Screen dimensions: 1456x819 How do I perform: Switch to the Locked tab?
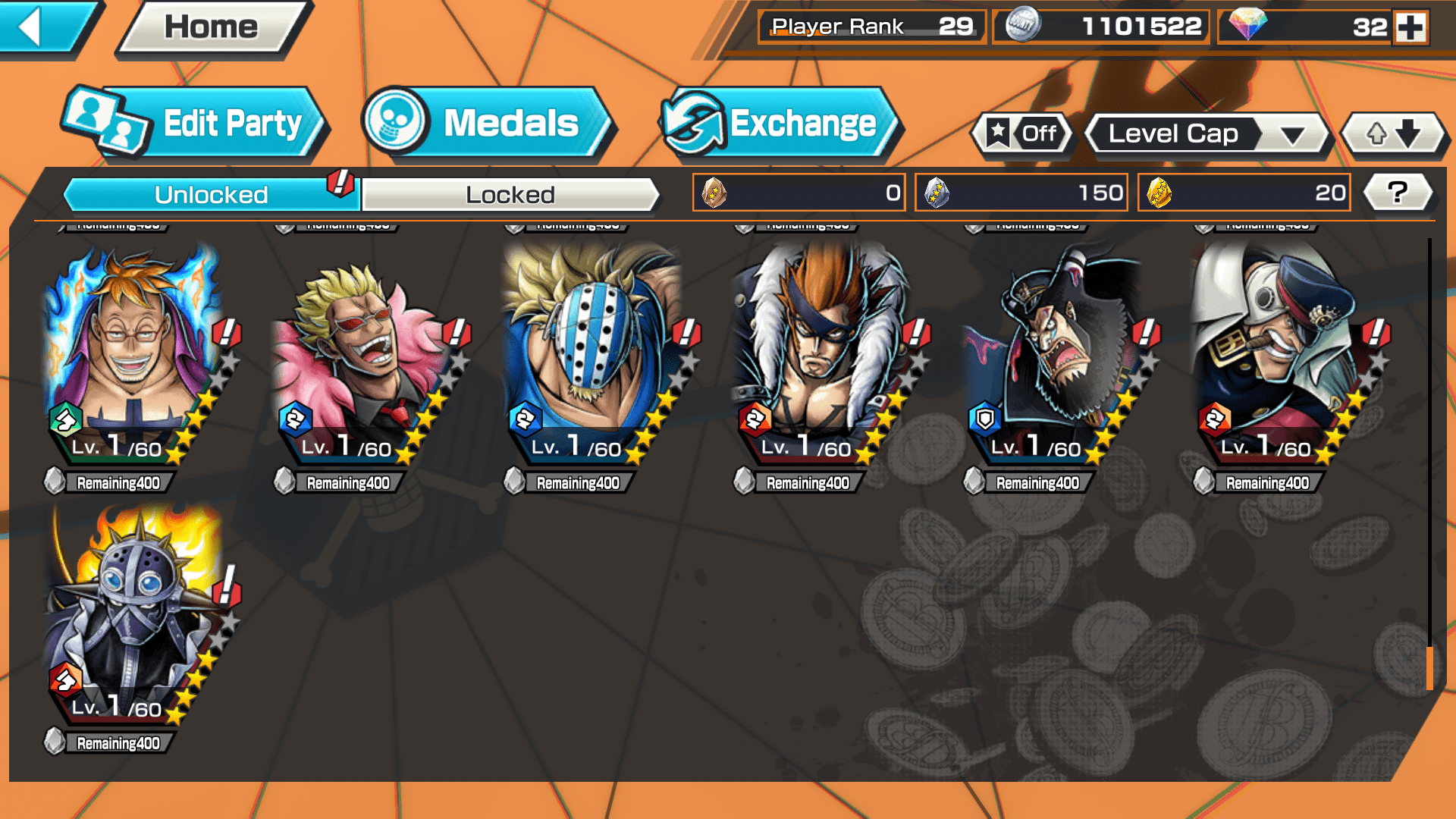pyautogui.click(x=510, y=195)
